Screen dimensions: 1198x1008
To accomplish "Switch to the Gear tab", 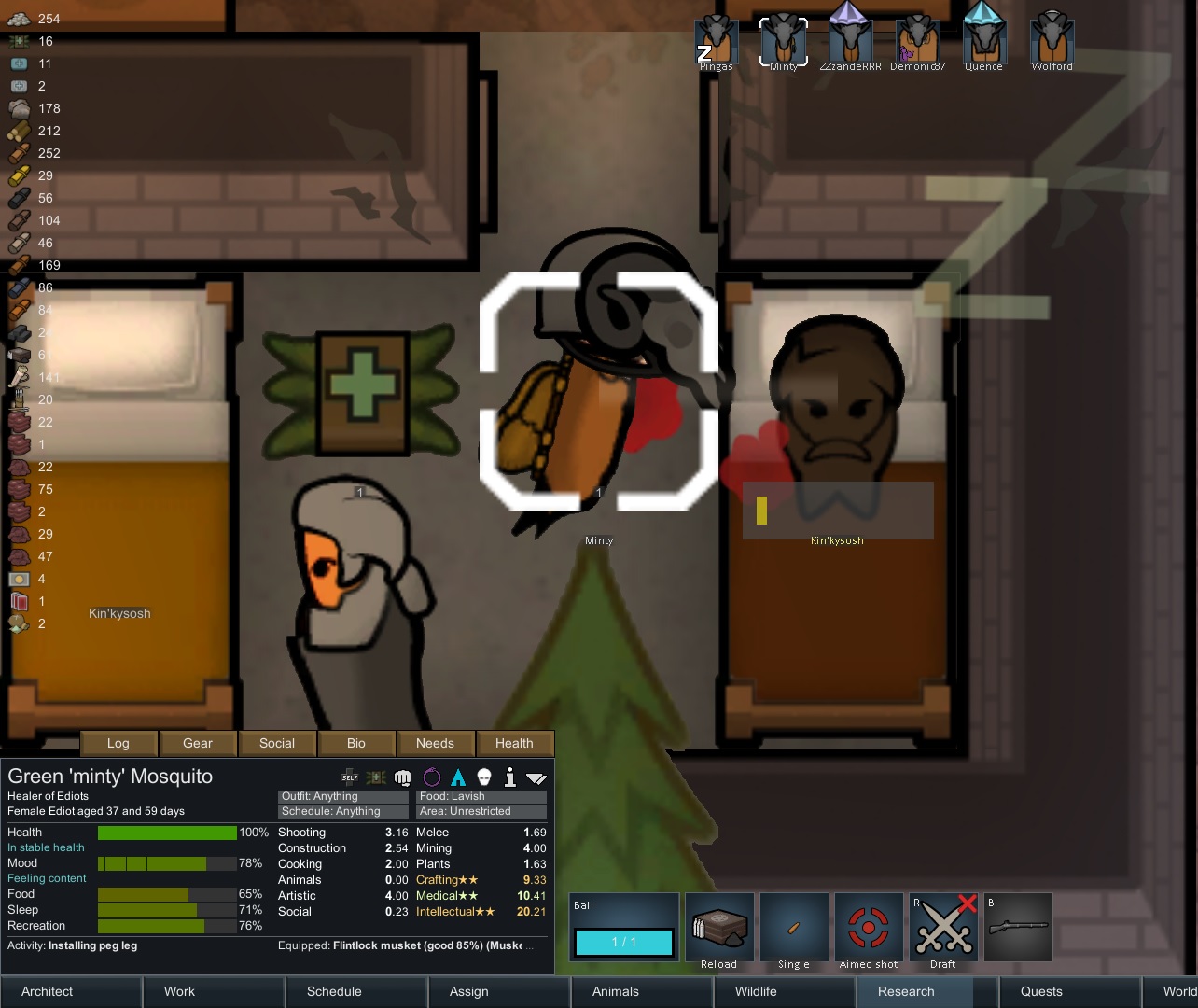I will (x=198, y=743).
